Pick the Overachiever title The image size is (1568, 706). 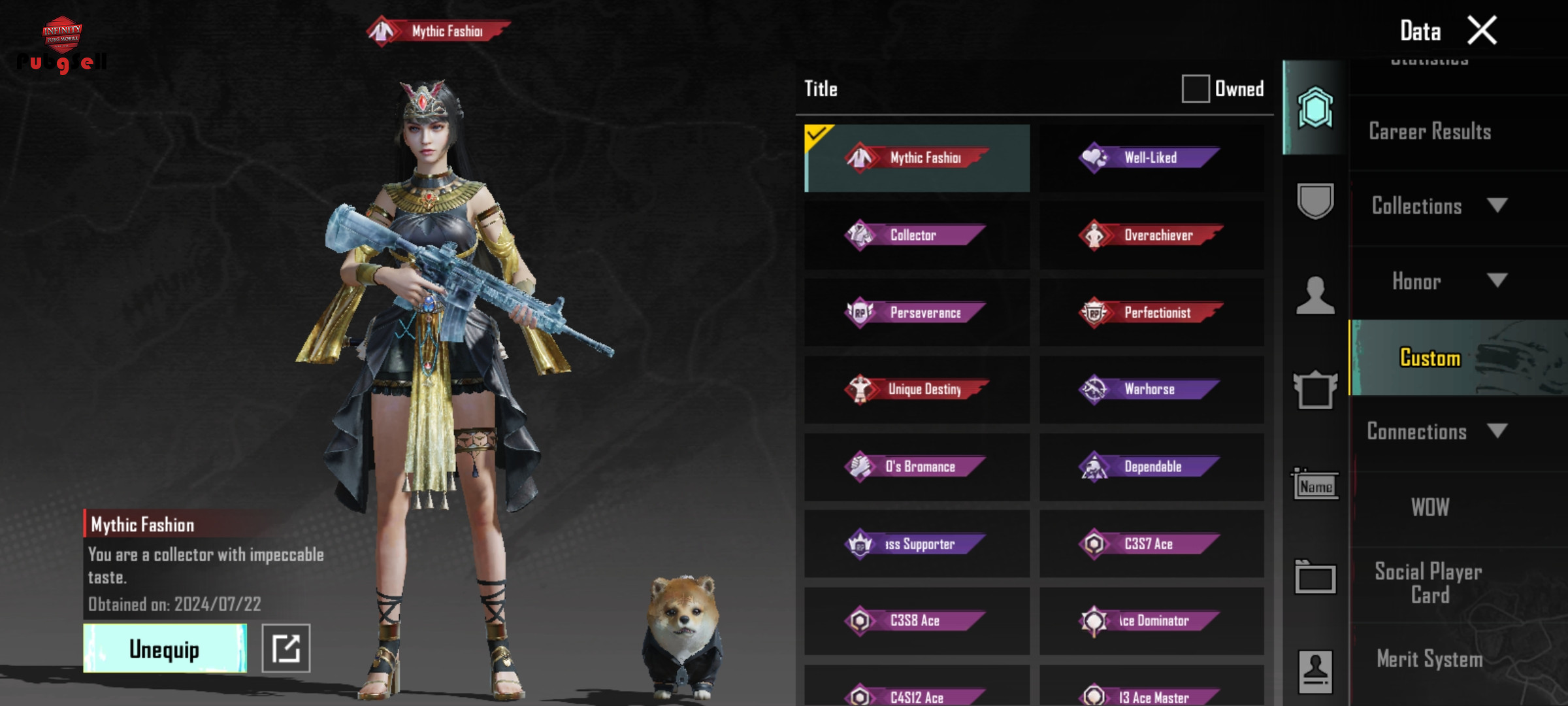(1151, 235)
